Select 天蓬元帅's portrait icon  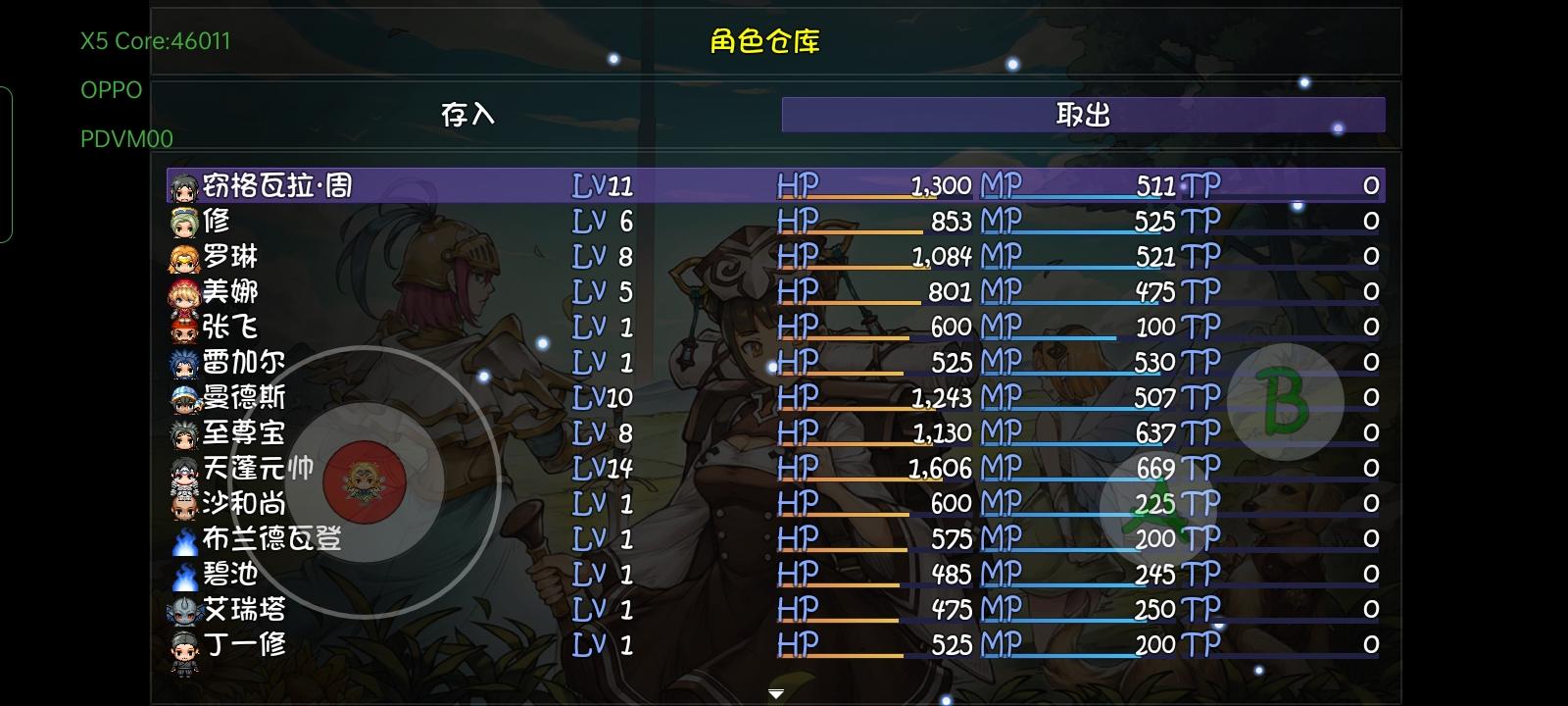coord(181,469)
